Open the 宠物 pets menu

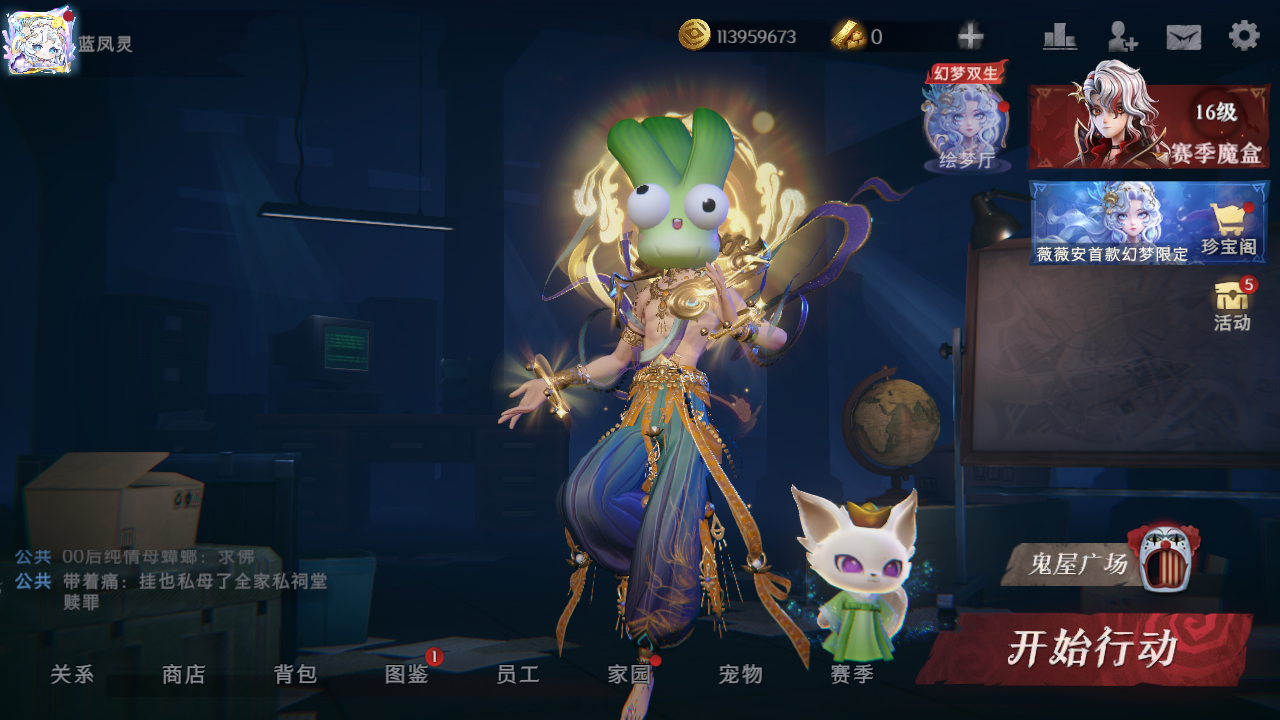pyautogui.click(x=741, y=675)
